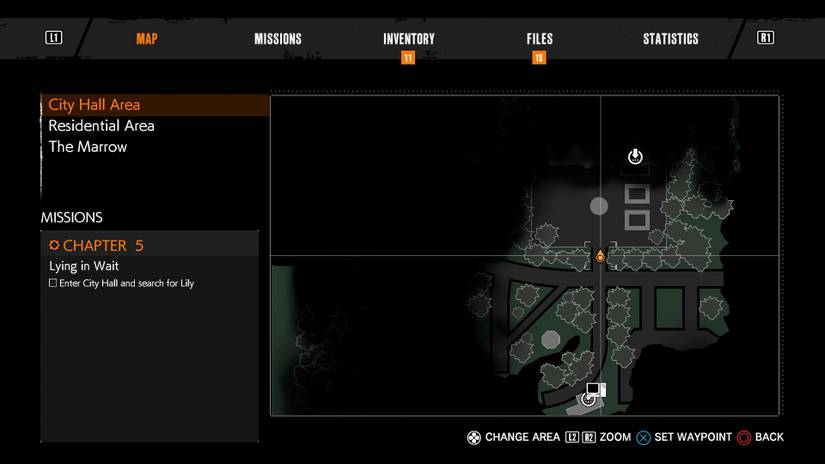The image size is (825, 464).
Task: Switch to the Missions tab
Action: tap(277, 39)
